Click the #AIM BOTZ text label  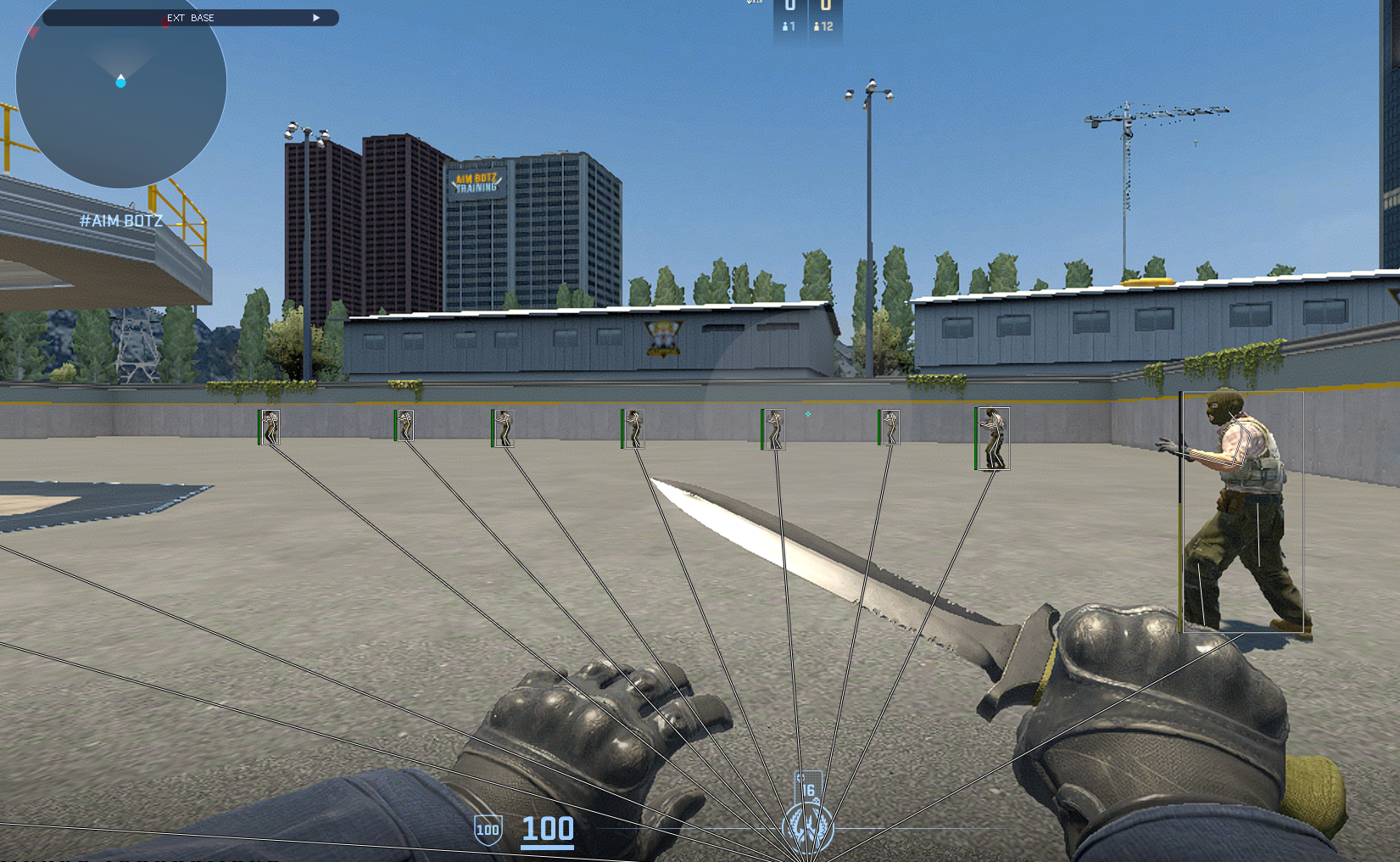(121, 219)
